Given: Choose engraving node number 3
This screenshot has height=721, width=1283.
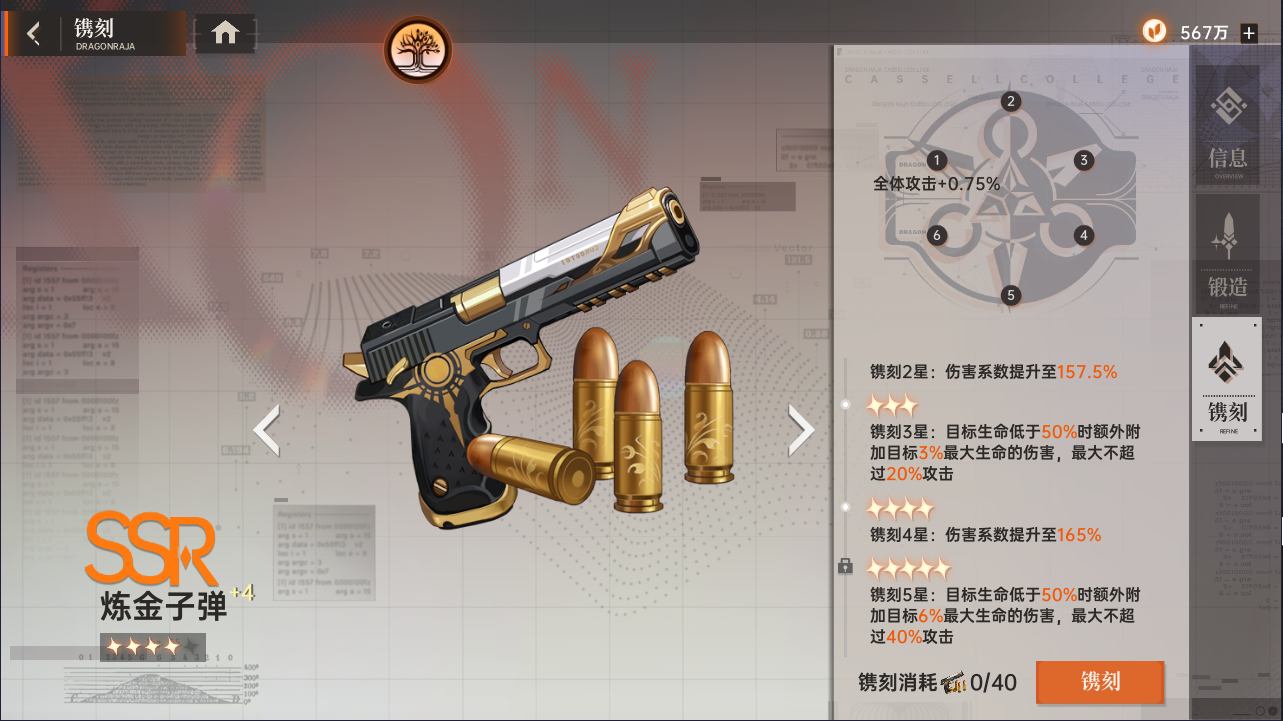Looking at the screenshot, I should [1083, 160].
